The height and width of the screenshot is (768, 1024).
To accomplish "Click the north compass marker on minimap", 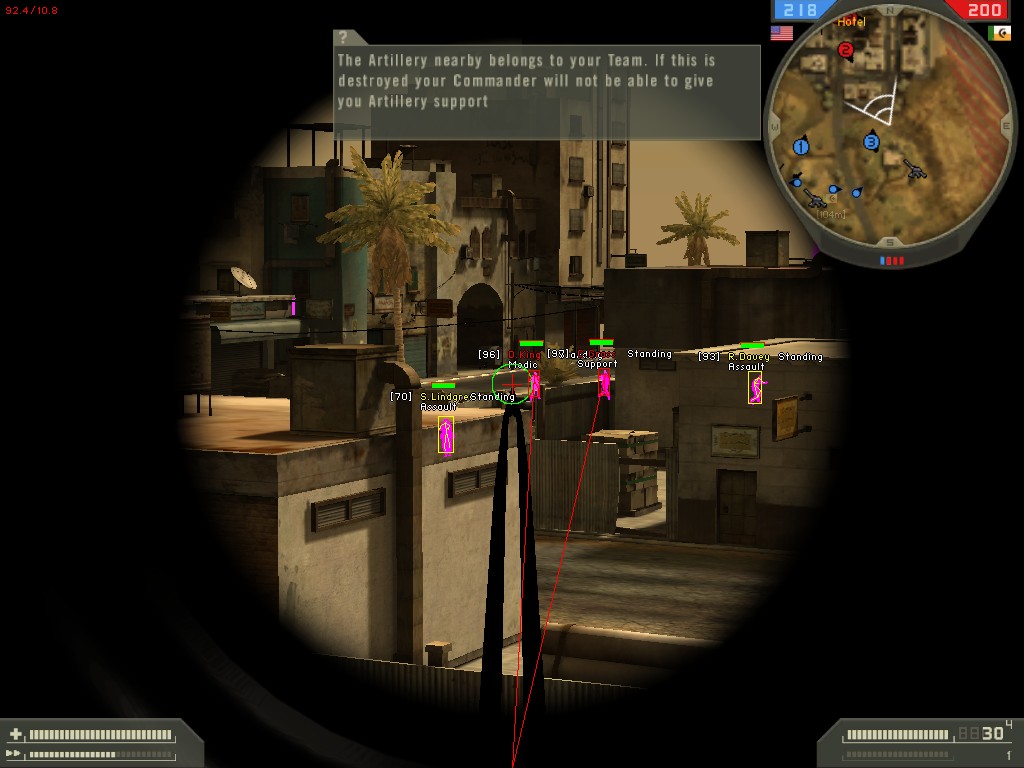I will point(890,11).
